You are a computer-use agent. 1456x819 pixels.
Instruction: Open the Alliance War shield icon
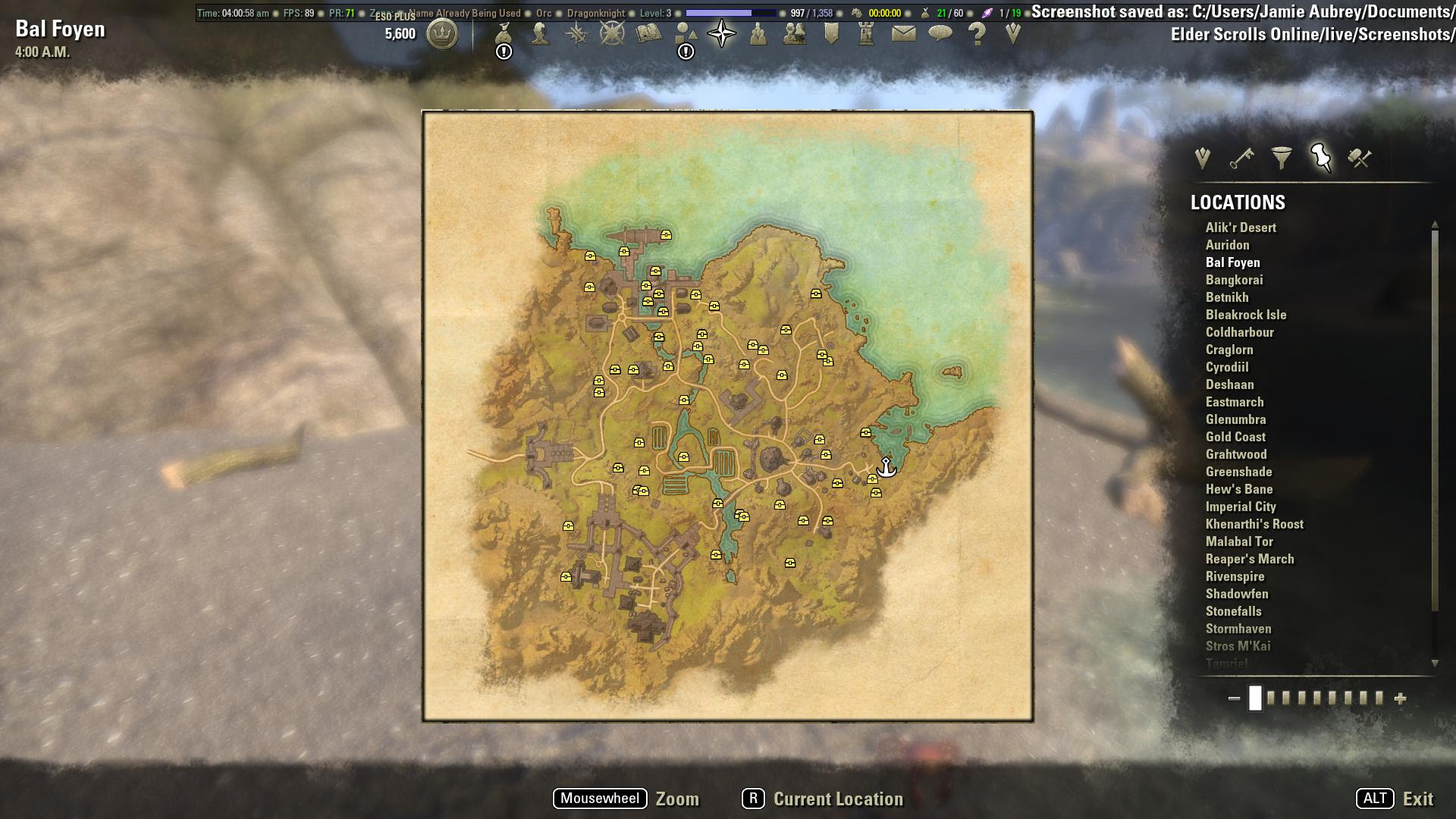(831, 32)
